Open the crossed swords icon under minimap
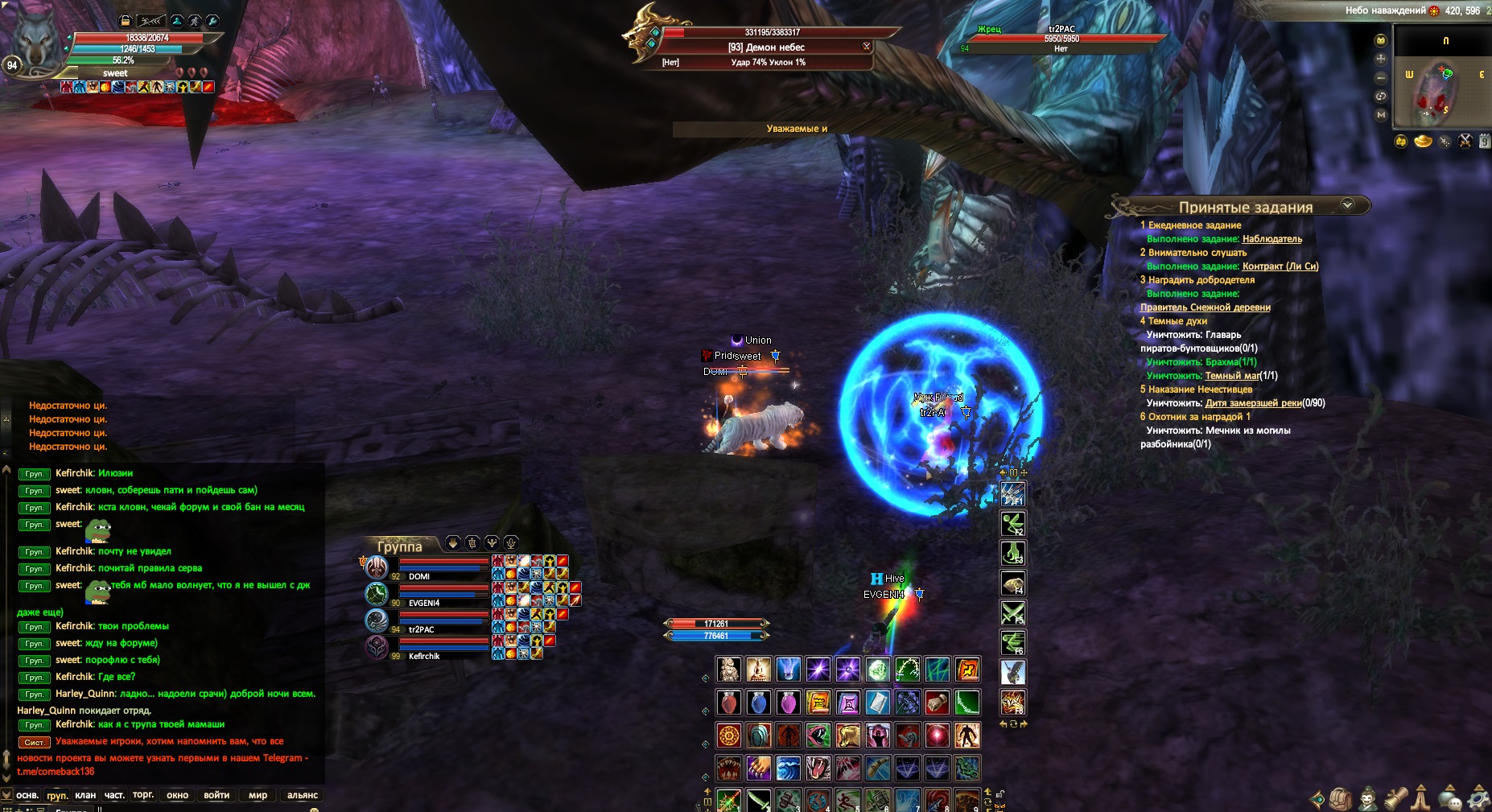Viewport: 1492px width, 812px height. coord(1465,142)
